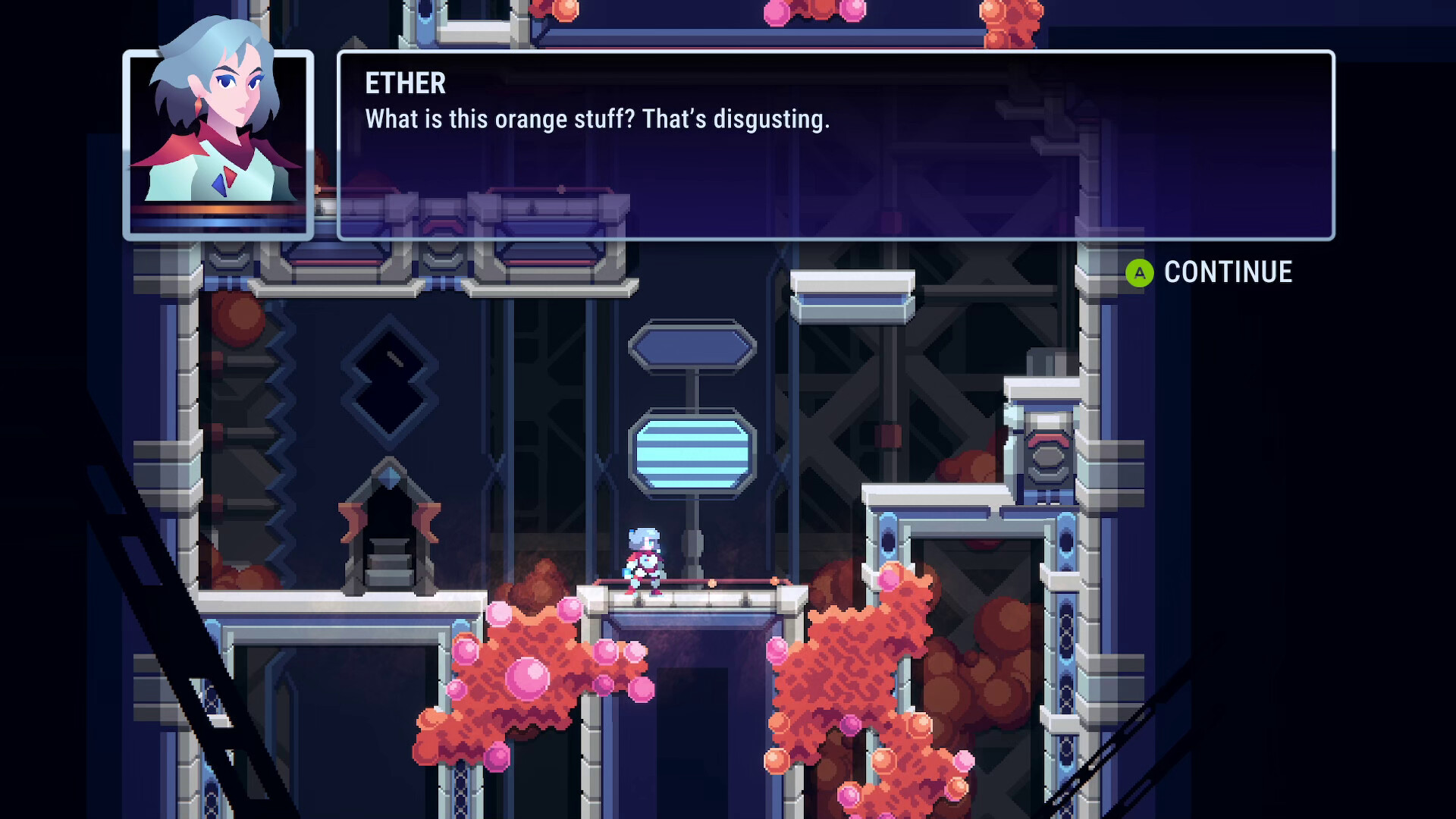
Task: Click the diamond-shaped window decoration
Action: [389, 379]
